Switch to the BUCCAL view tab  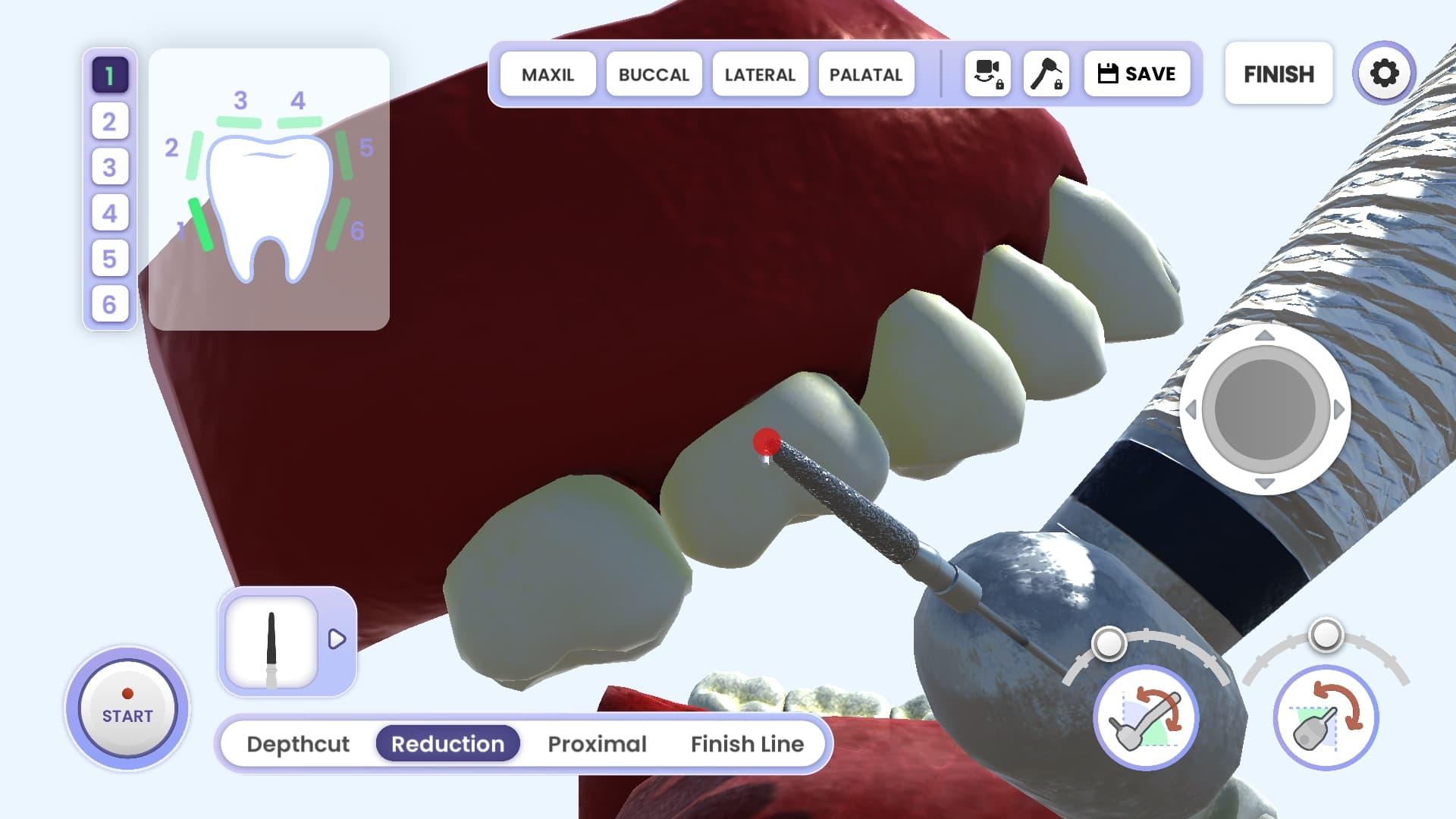coord(654,74)
